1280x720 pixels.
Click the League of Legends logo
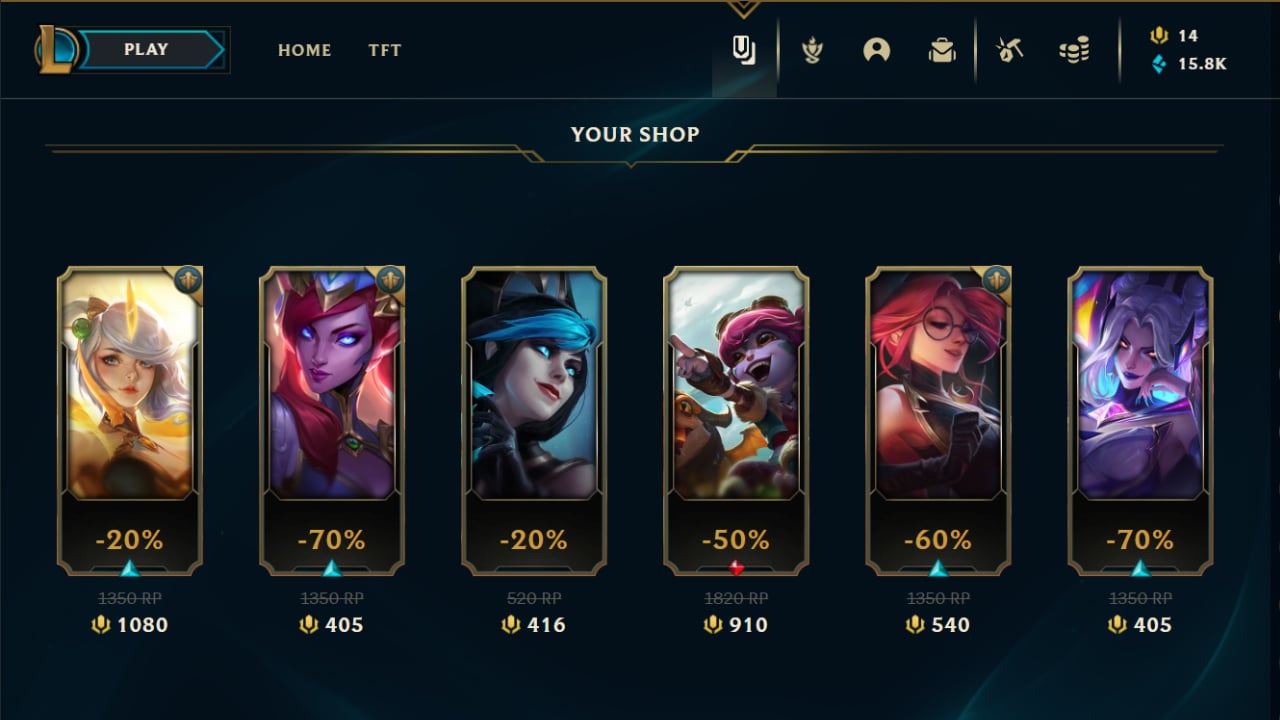click(x=56, y=49)
